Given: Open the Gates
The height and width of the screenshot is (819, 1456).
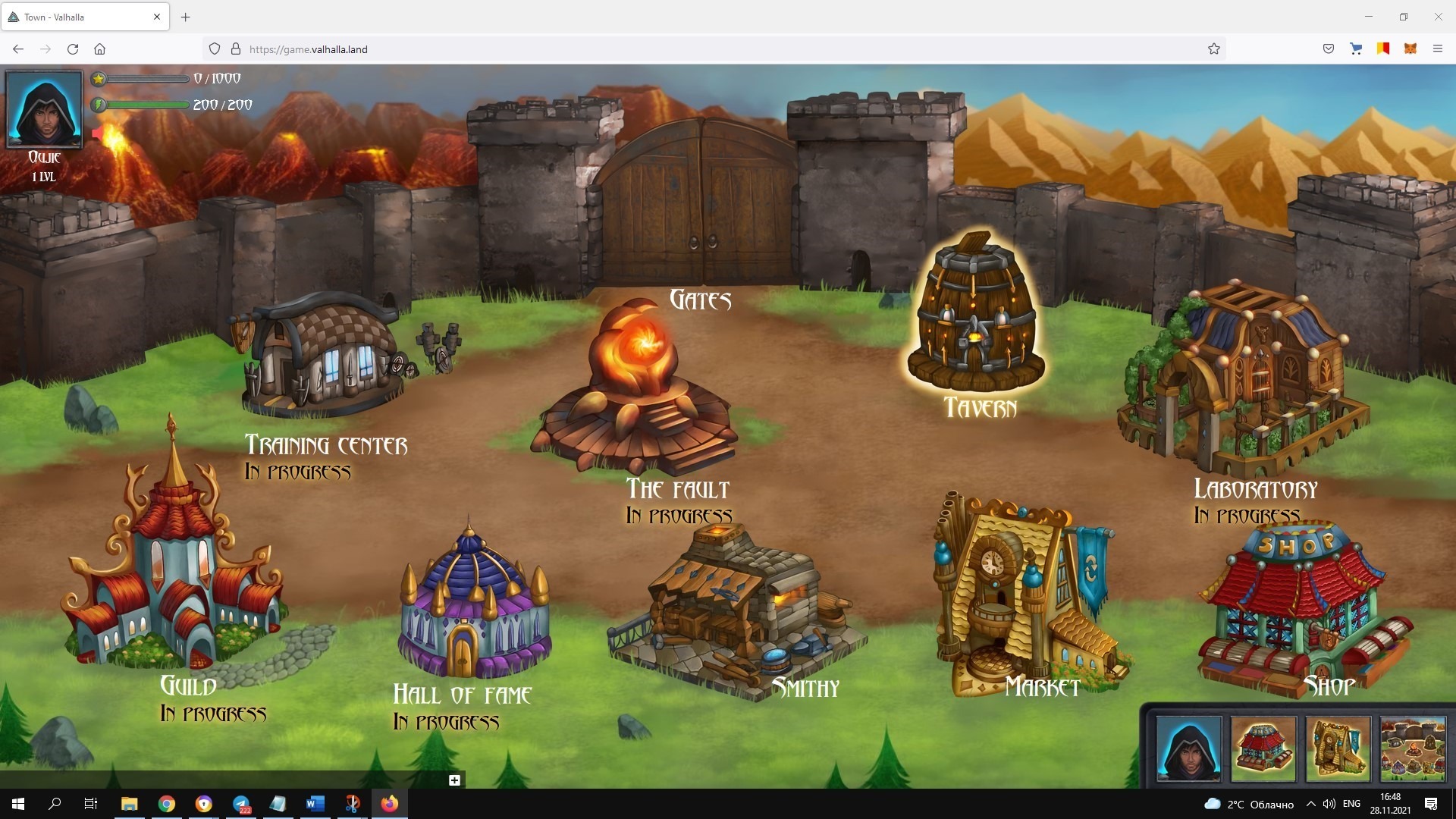Looking at the screenshot, I should tap(699, 205).
